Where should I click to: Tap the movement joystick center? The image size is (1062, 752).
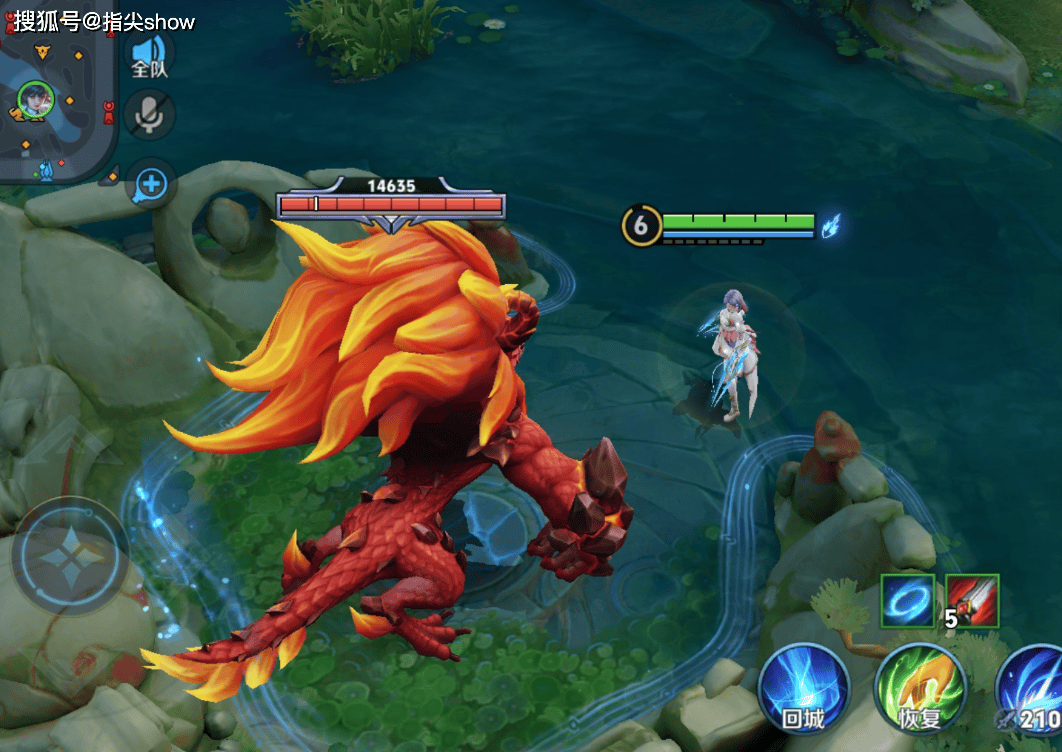click(69, 556)
